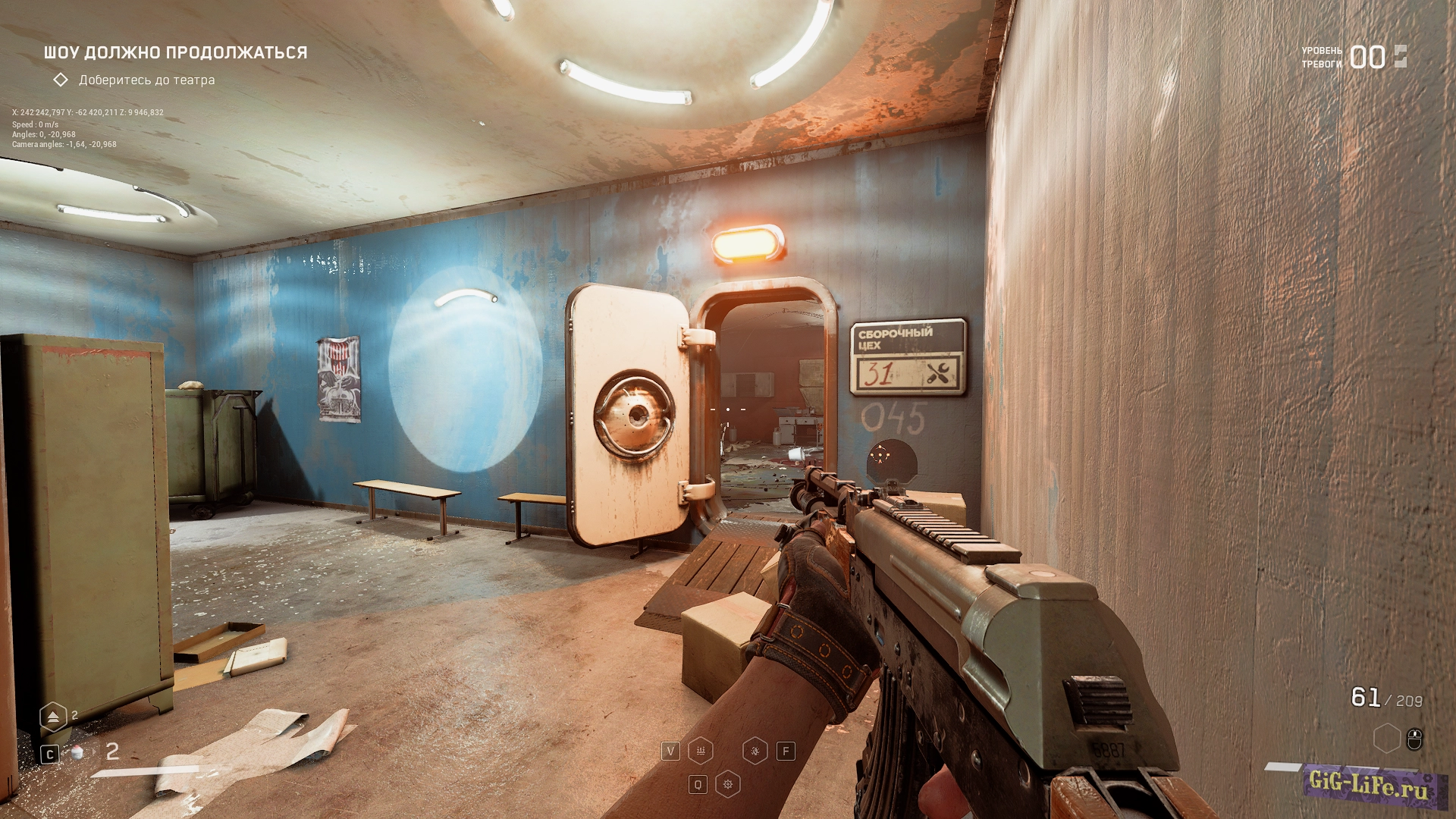The height and width of the screenshot is (819, 1456).
Task: Activate the spiked-star ability hexagon
Action: click(728, 784)
